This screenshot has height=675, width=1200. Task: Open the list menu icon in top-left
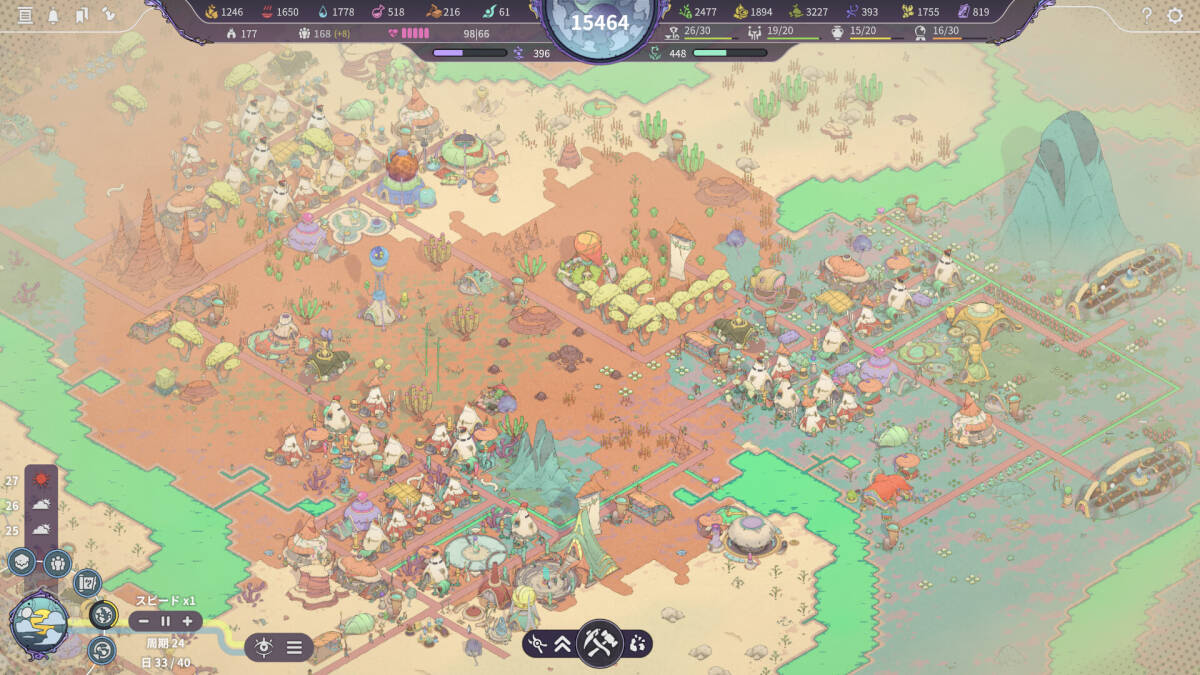coord(25,15)
